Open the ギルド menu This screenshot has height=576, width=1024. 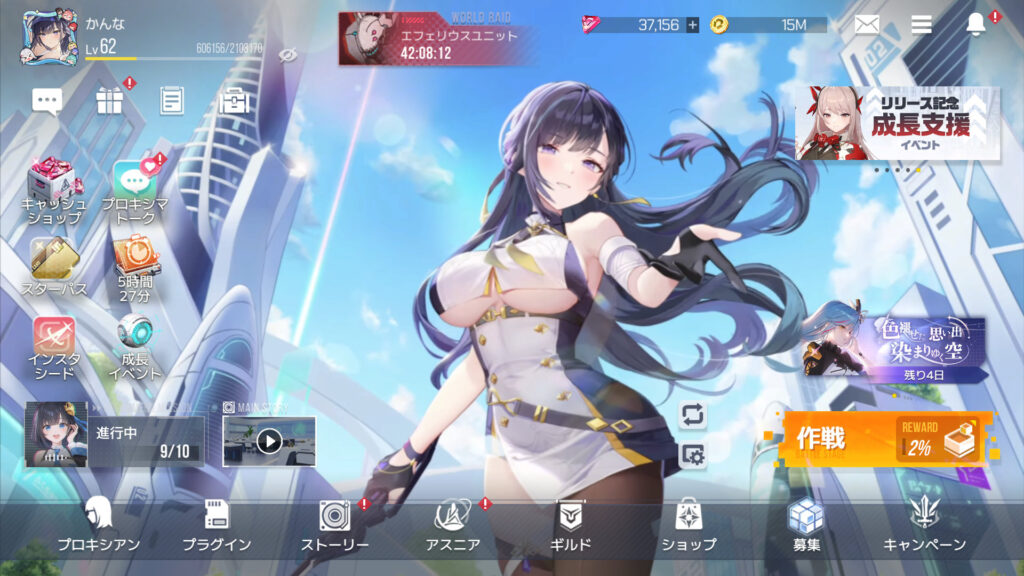[x=572, y=525]
